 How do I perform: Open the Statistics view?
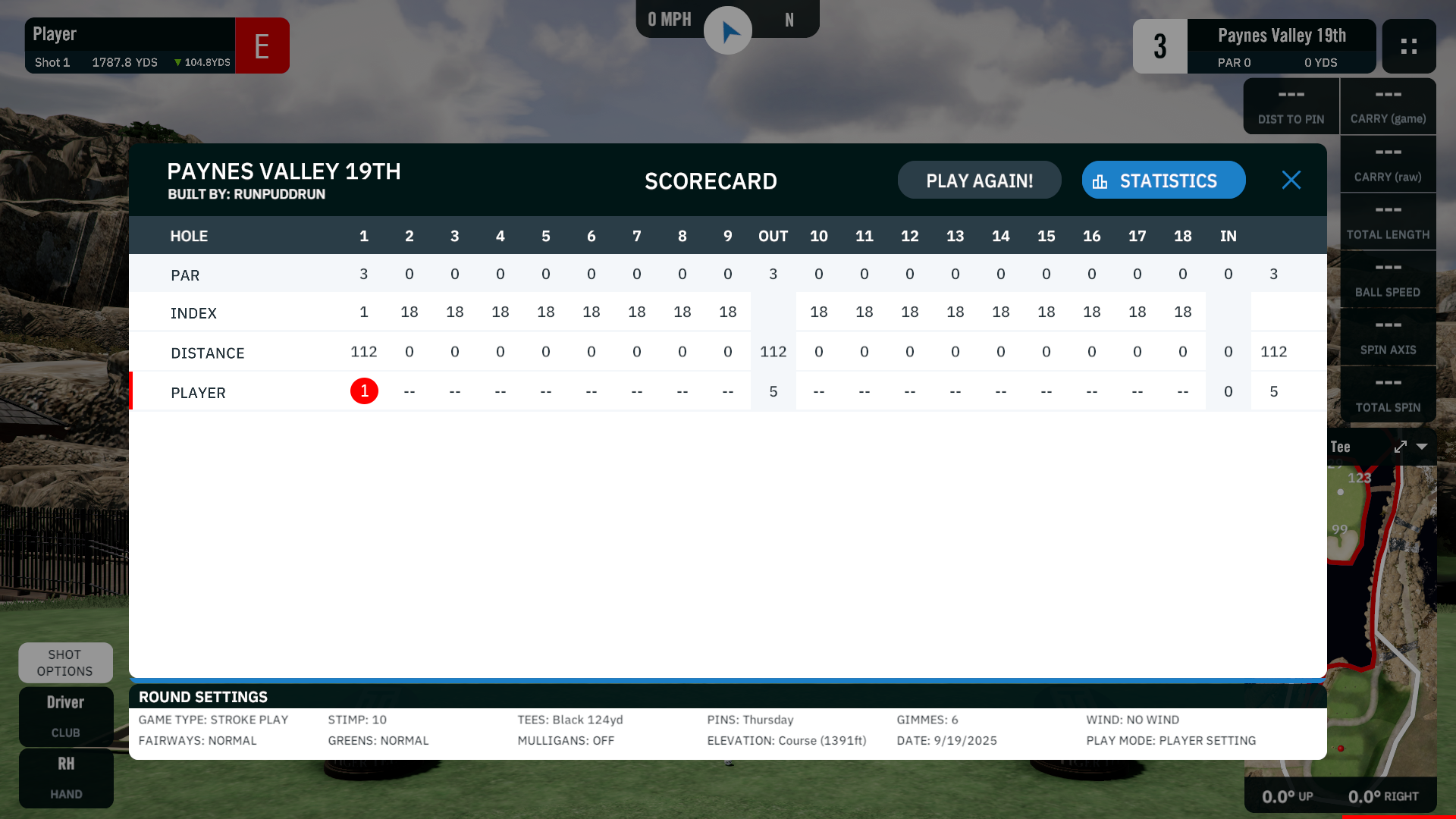[1163, 180]
